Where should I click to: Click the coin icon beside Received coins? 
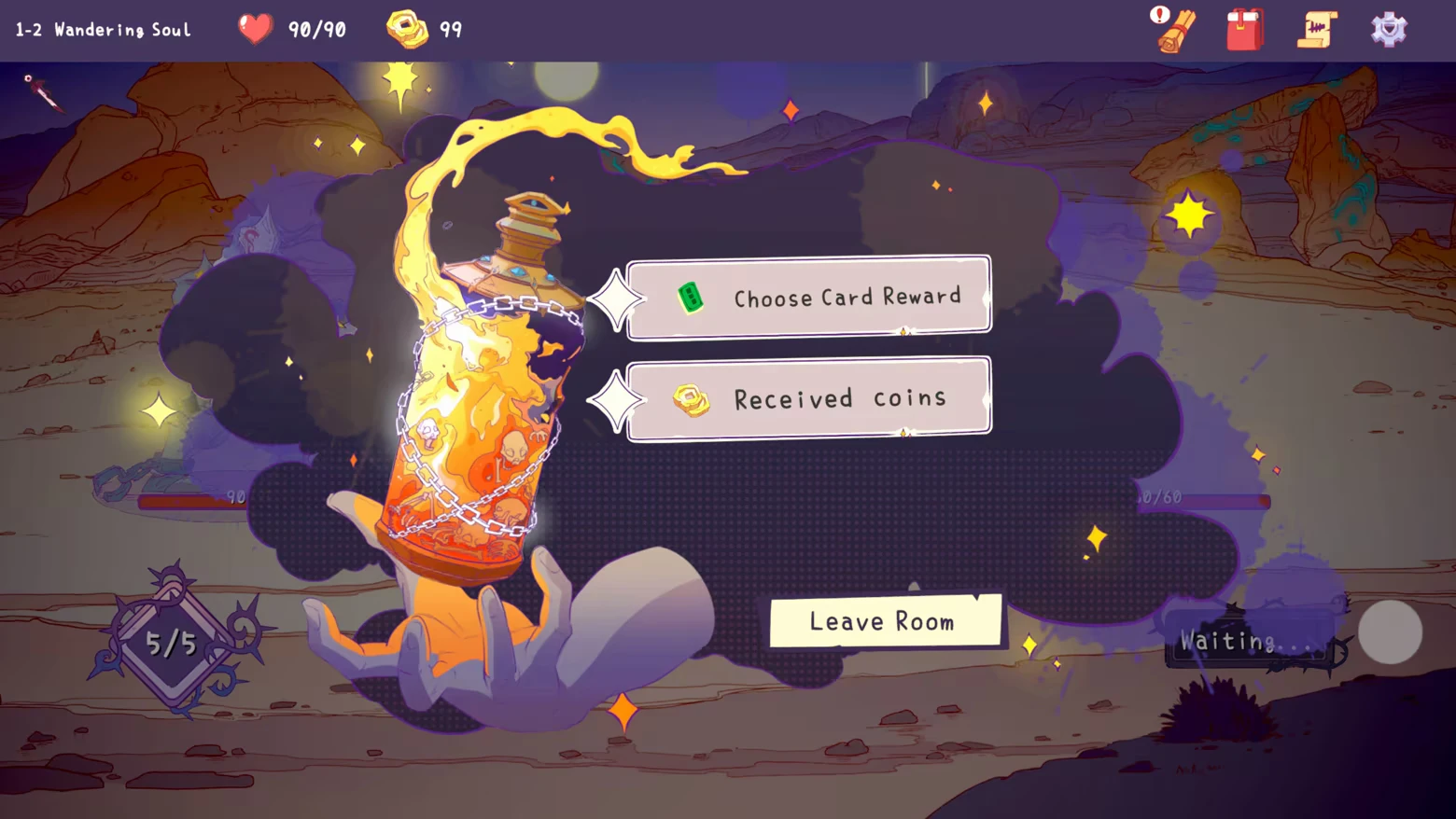click(x=691, y=399)
